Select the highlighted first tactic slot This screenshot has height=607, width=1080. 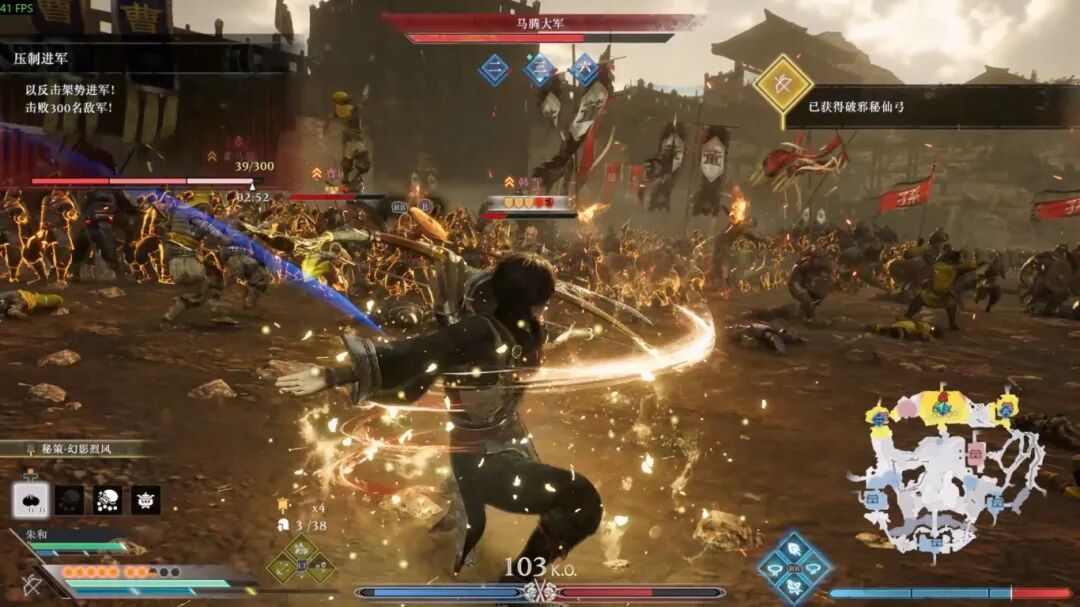(x=29, y=499)
